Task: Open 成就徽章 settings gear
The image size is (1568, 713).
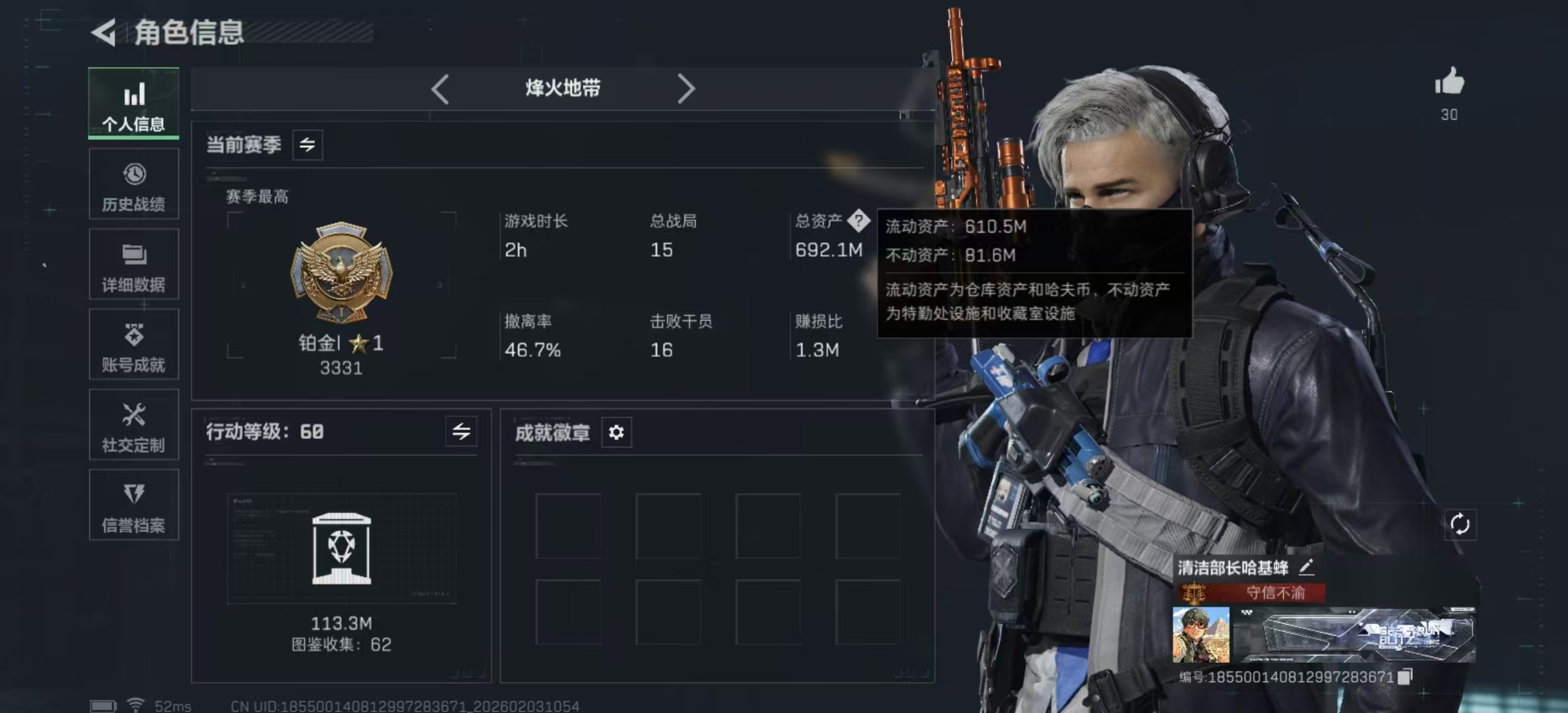Action: pos(616,432)
